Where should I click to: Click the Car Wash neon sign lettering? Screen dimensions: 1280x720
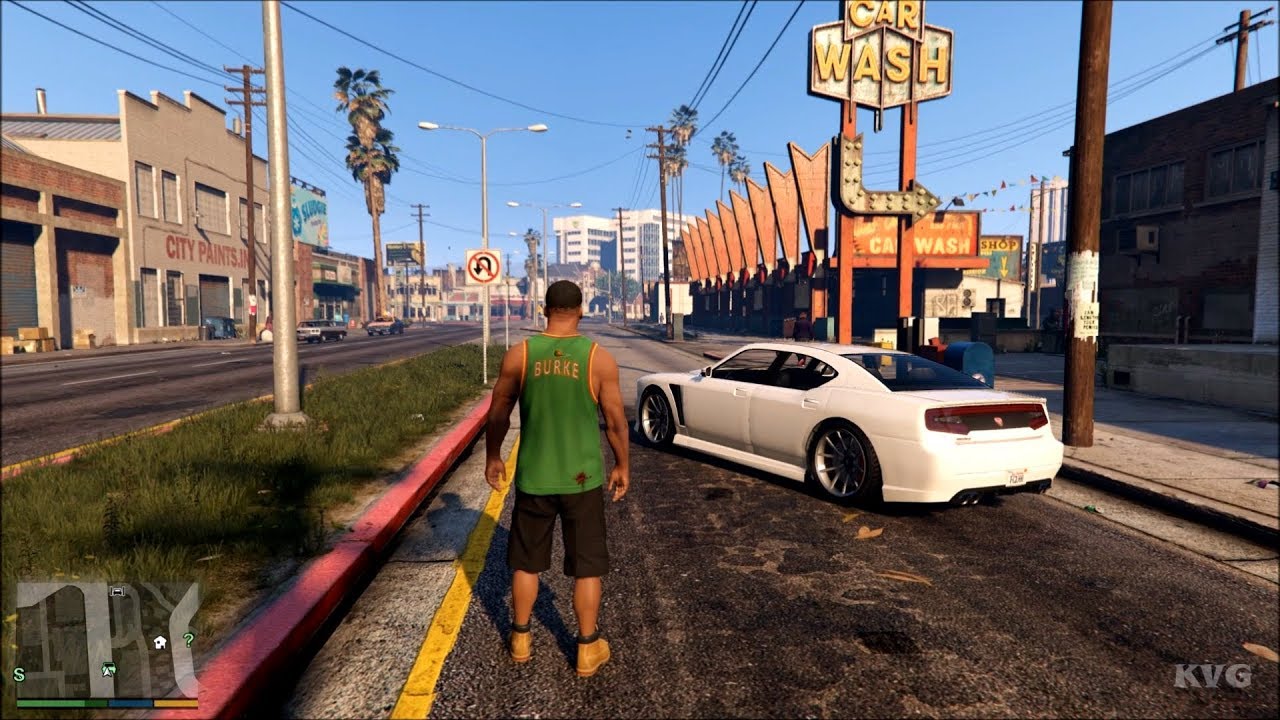(x=880, y=55)
